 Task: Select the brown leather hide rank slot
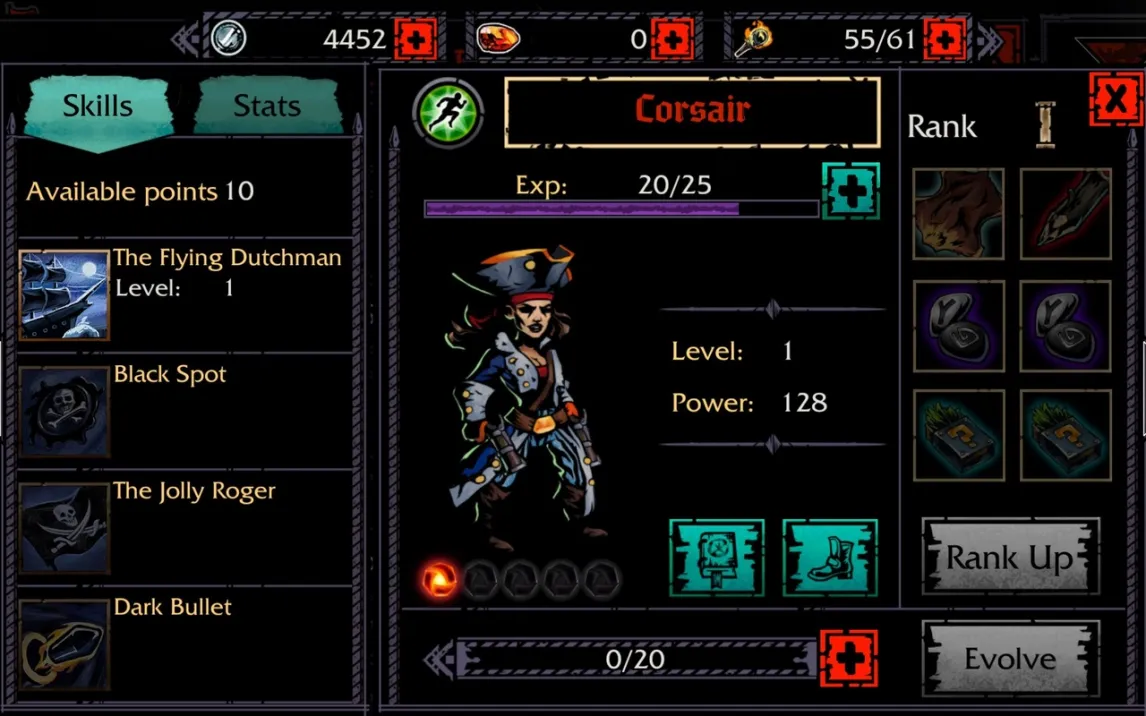tap(958, 214)
